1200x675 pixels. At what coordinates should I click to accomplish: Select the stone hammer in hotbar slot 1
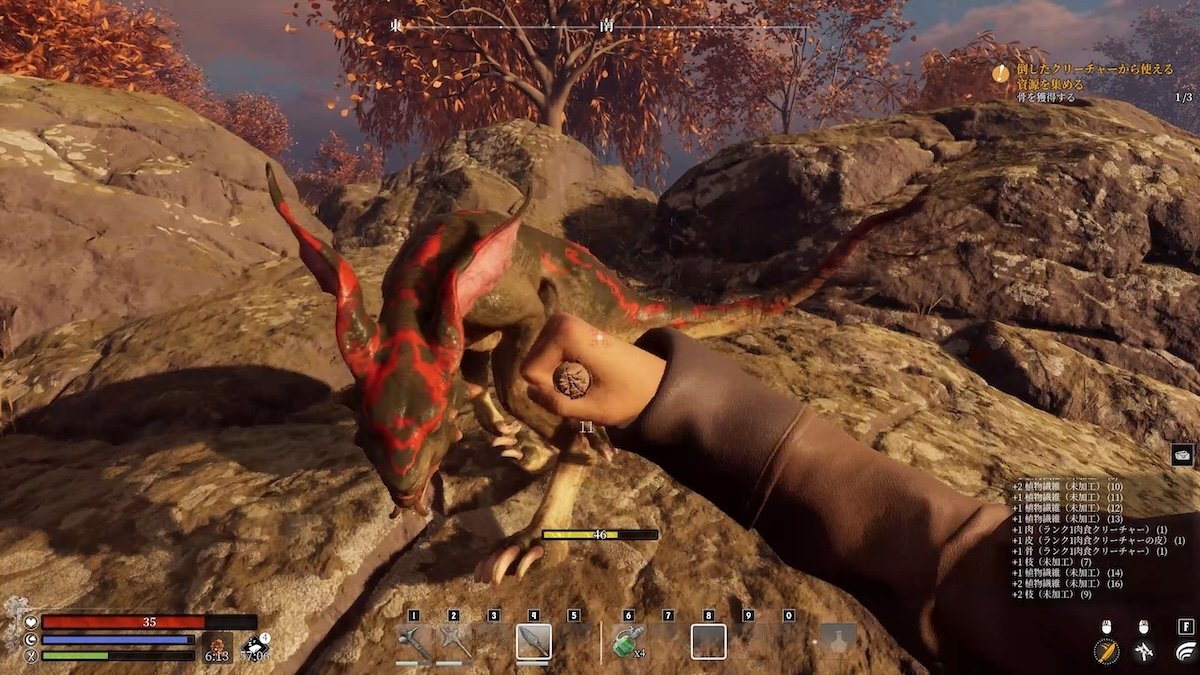pyautogui.click(x=413, y=641)
